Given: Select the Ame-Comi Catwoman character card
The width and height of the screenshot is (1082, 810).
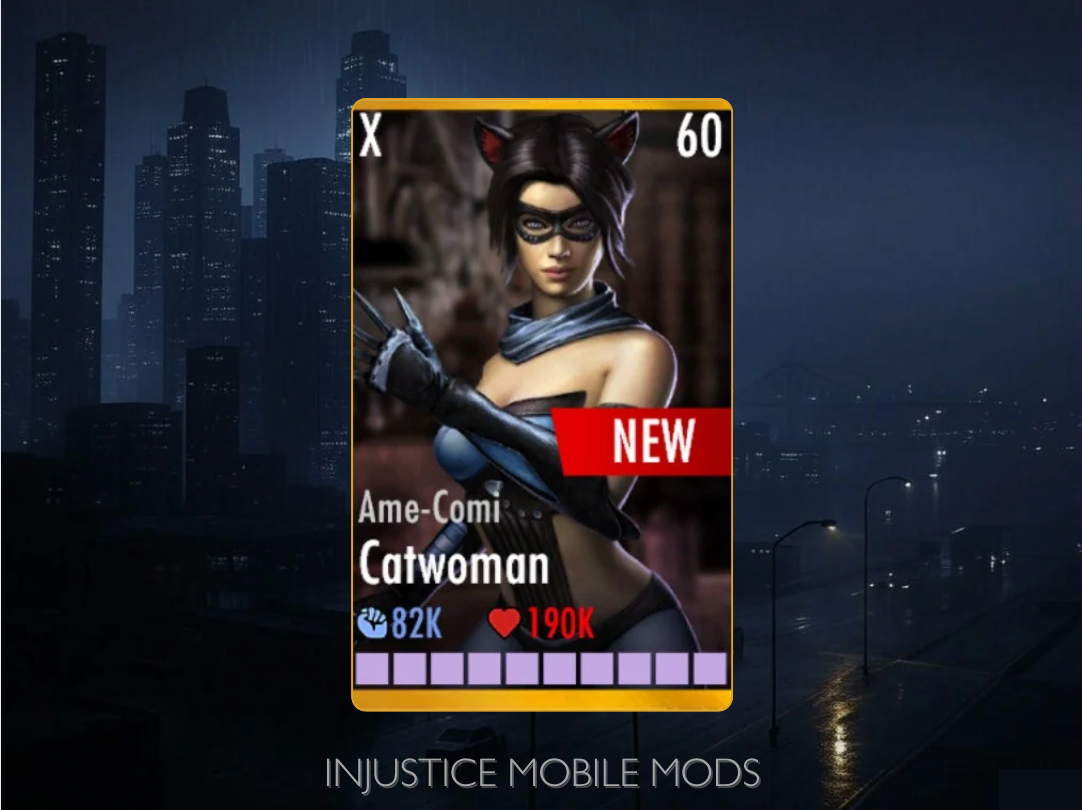Looking at the screenshot, I should coord(541,404).
